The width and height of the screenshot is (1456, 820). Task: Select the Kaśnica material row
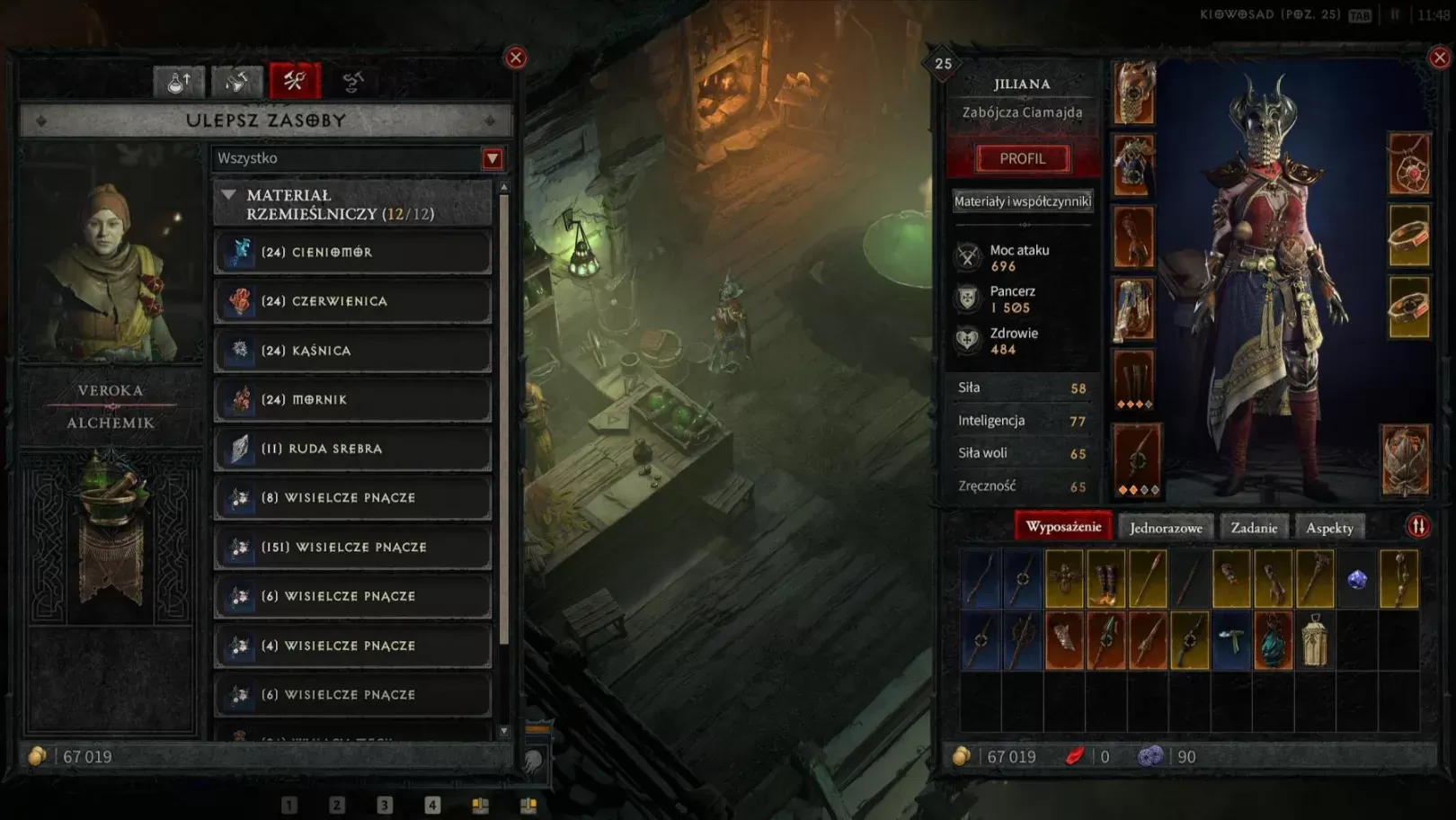click(x=352, y=351)
